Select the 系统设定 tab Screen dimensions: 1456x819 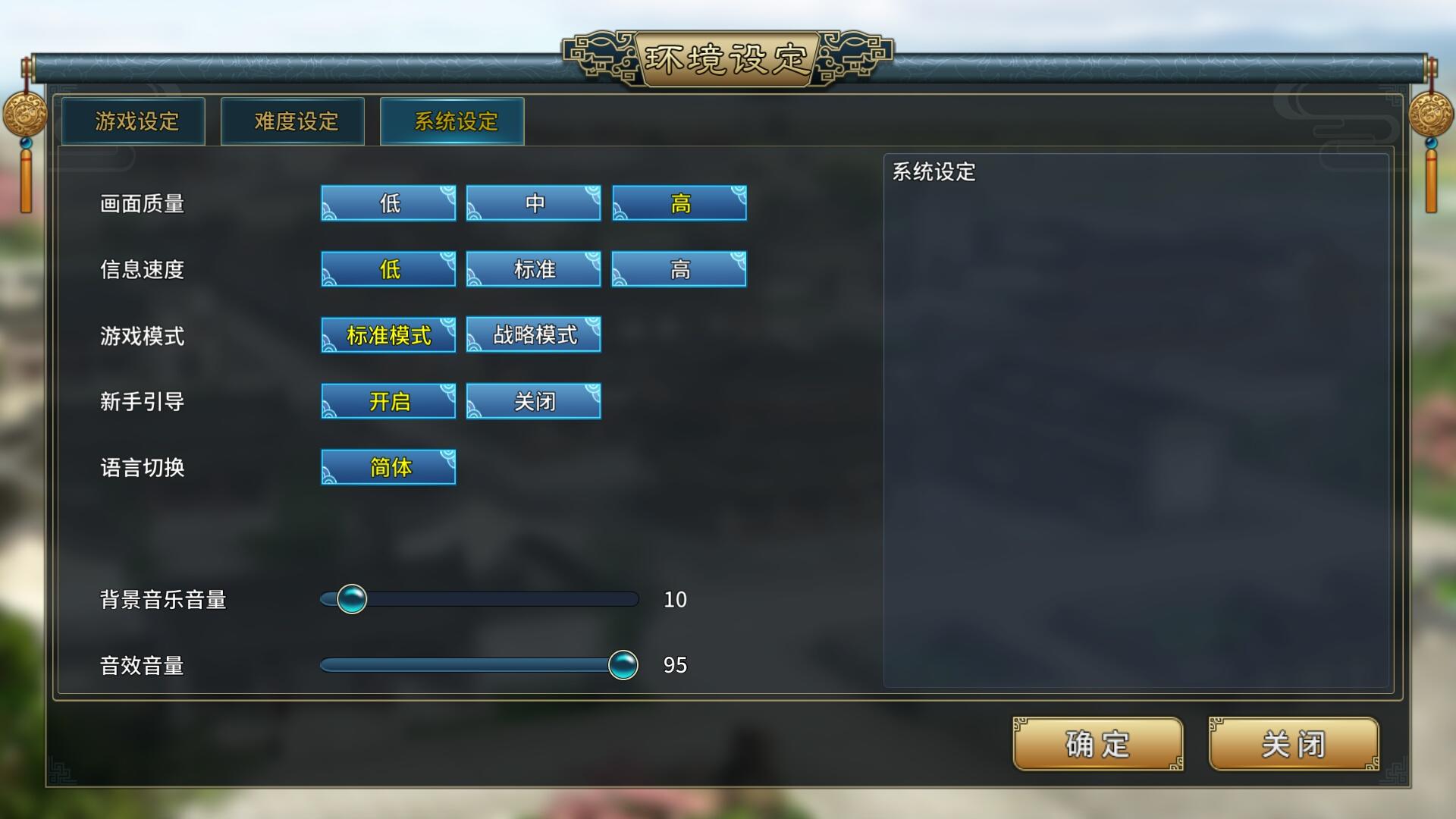[451, 120]
